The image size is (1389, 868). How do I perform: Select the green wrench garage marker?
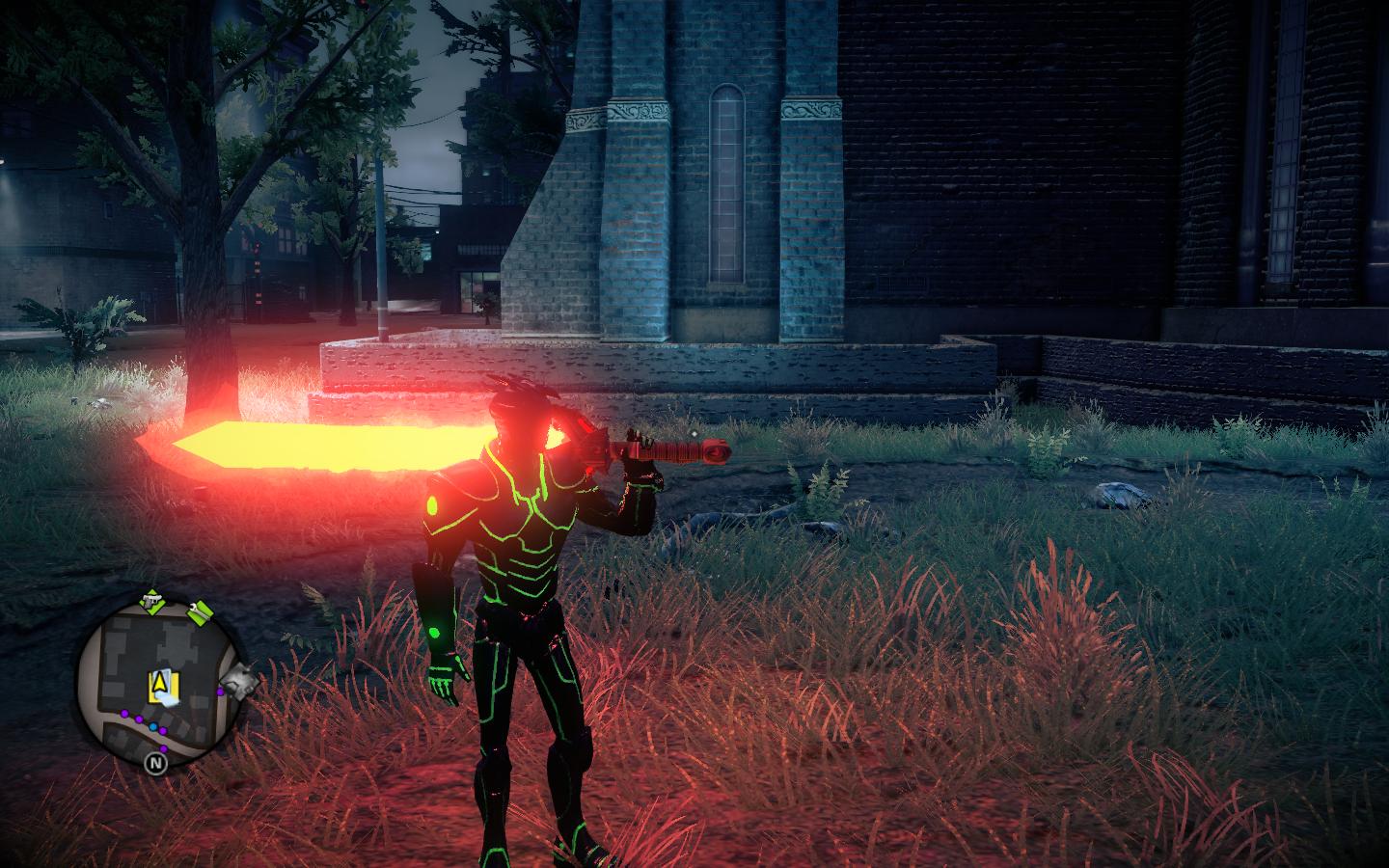201,611
